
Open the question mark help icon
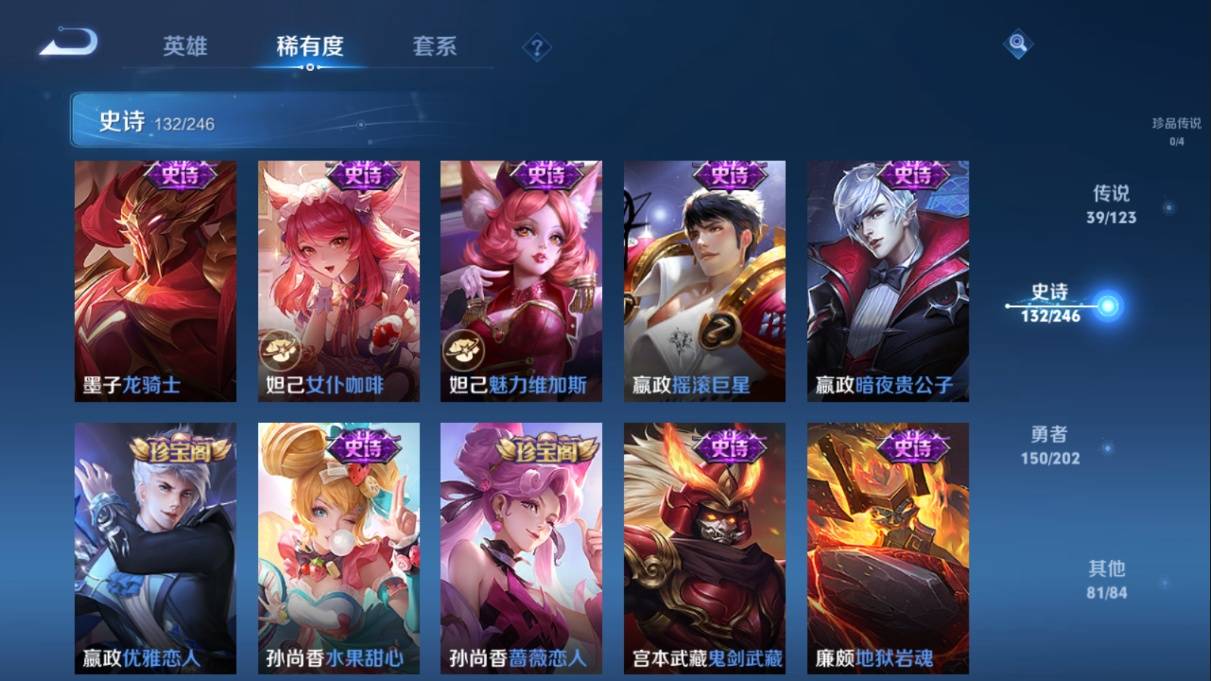click(537, 47)
